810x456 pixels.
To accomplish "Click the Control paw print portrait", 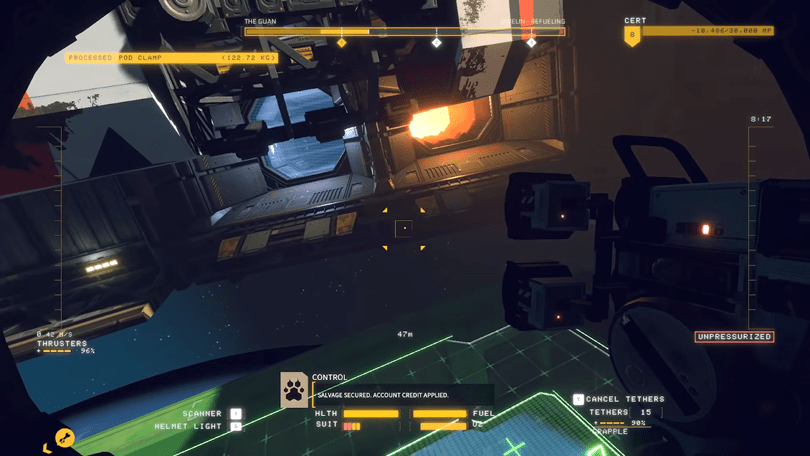I will tap(294, 390).
